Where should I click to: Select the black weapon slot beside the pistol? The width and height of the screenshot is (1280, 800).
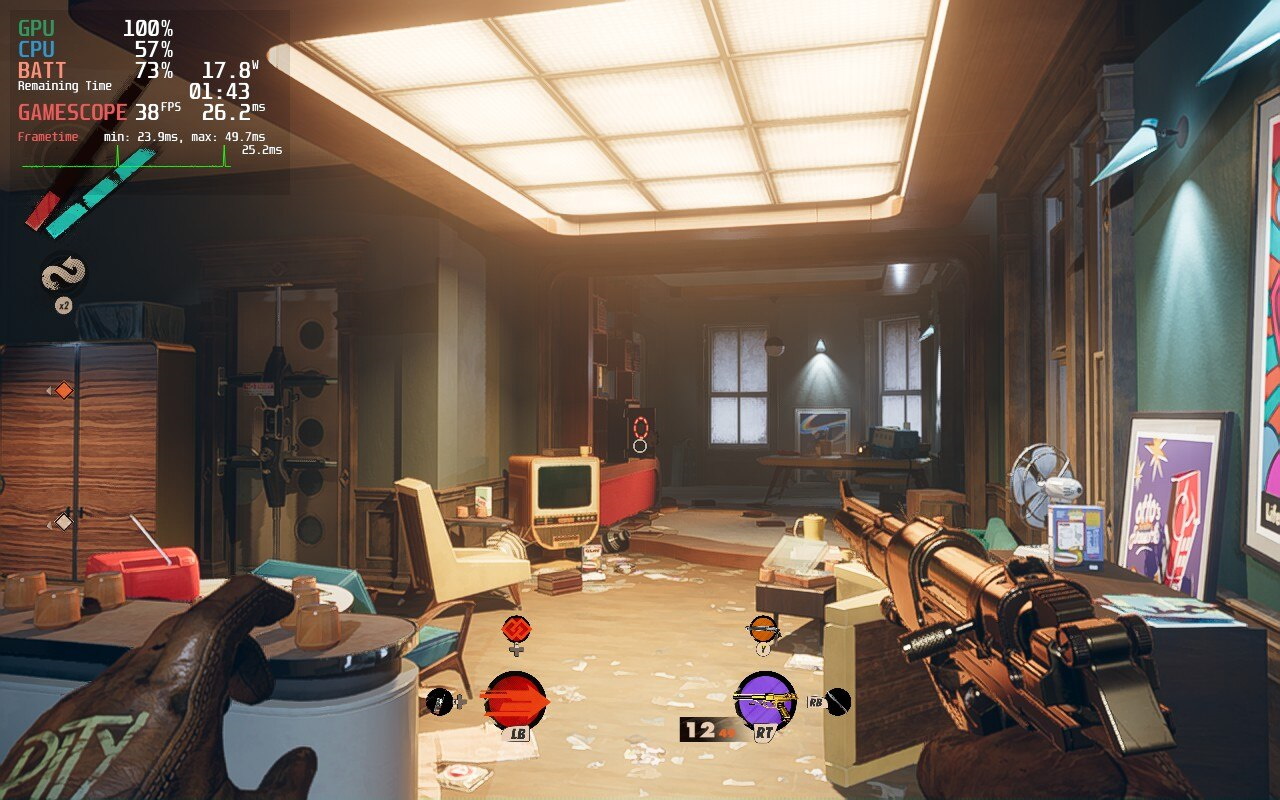point(838,702)
